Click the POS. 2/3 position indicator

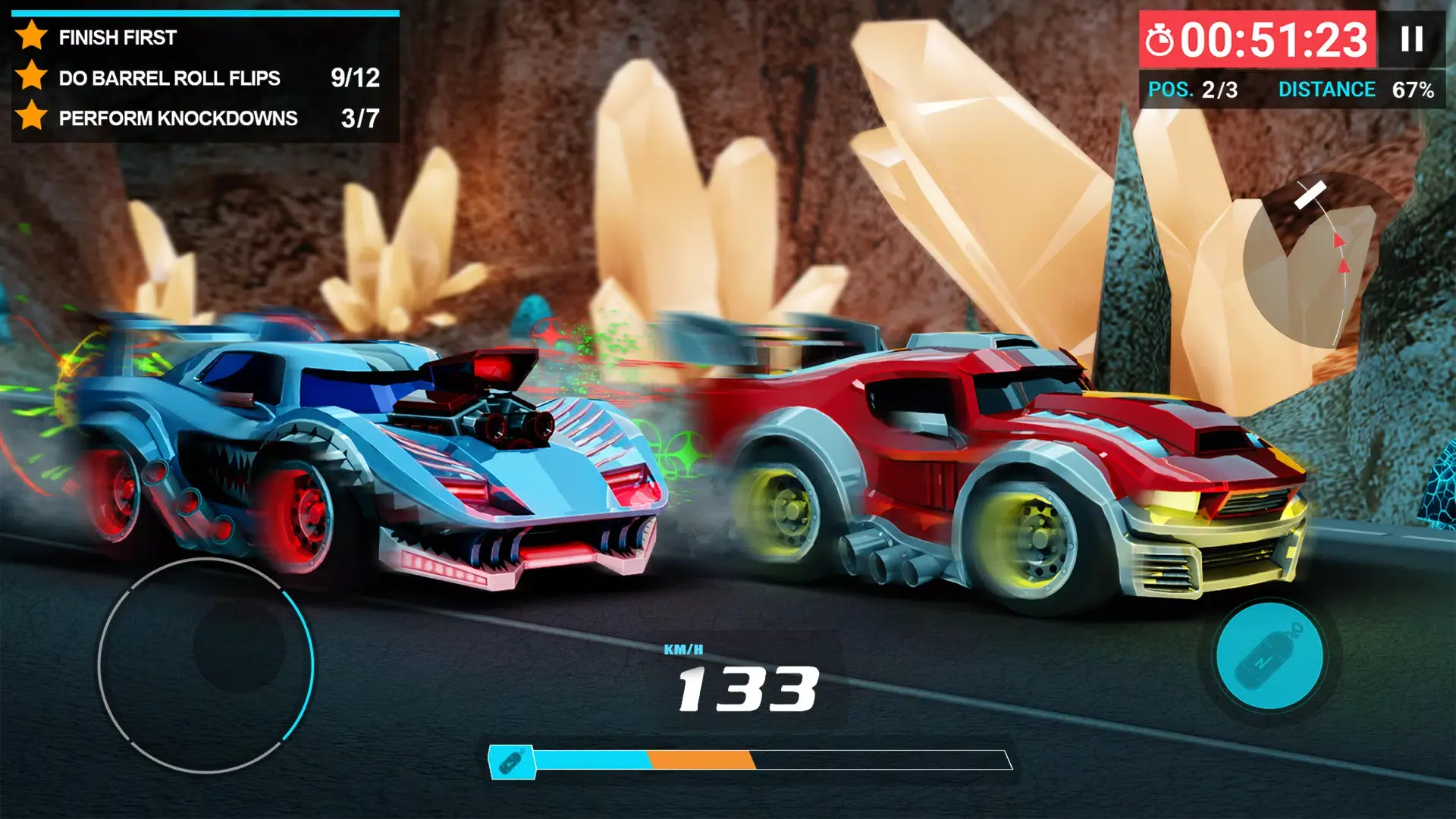tap(1193, 91)
